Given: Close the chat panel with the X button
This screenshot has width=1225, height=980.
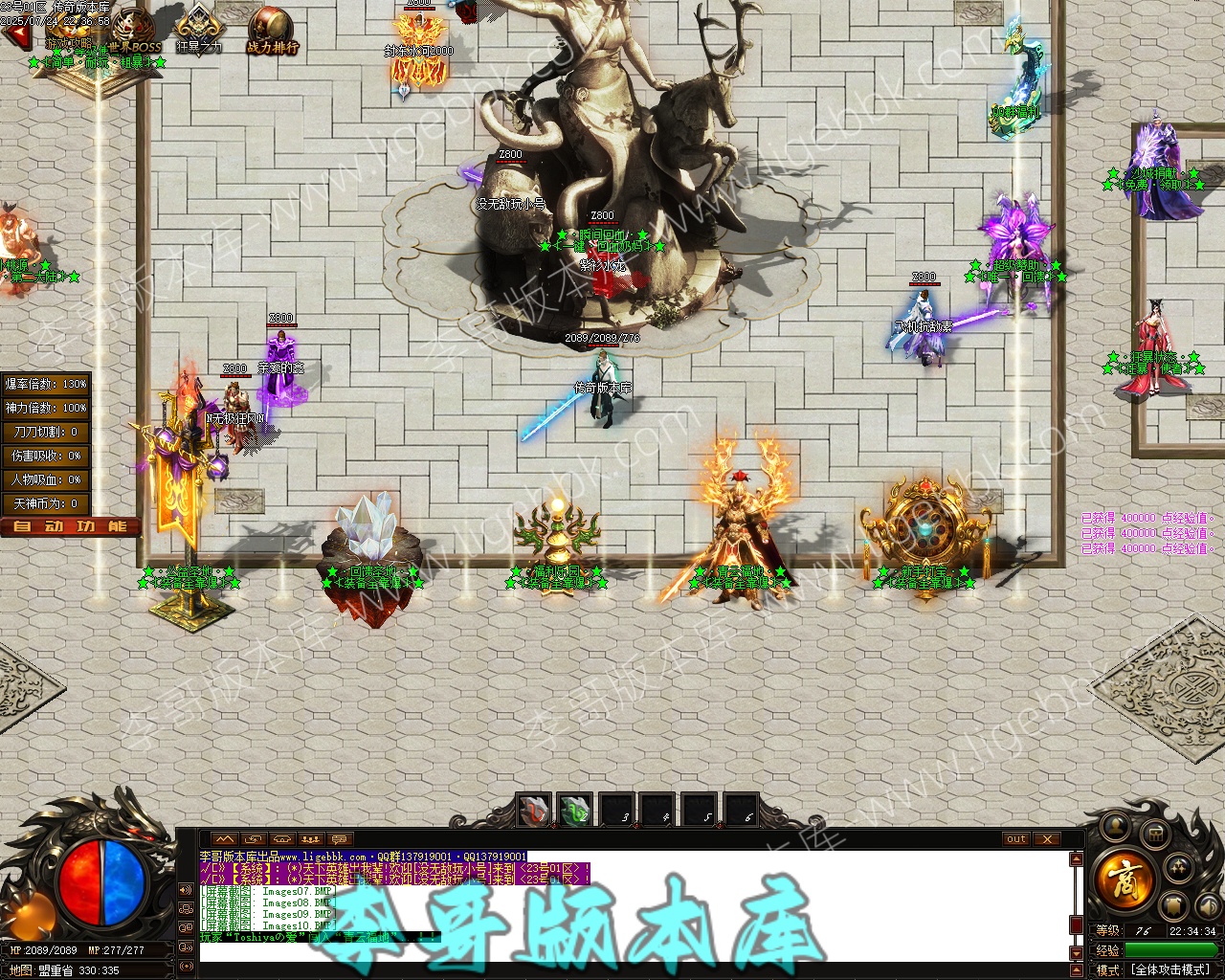Looking at the screenshot, I should click(1048, 839).
